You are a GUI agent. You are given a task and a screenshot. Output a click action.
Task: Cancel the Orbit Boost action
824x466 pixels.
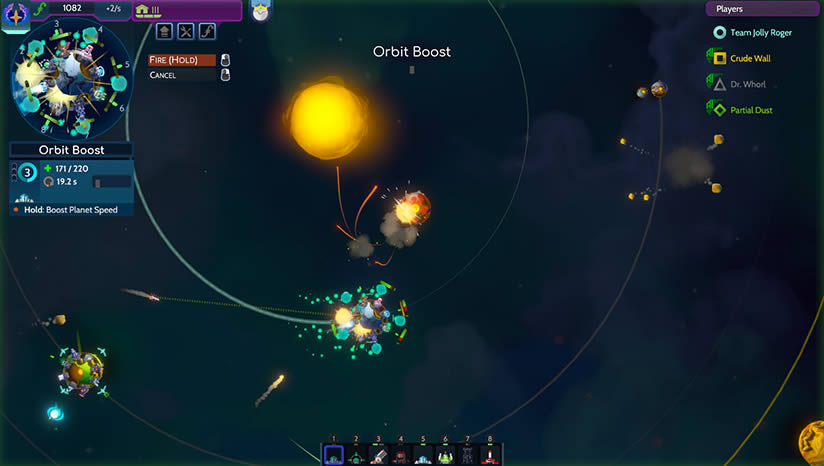tap(182, 75)
